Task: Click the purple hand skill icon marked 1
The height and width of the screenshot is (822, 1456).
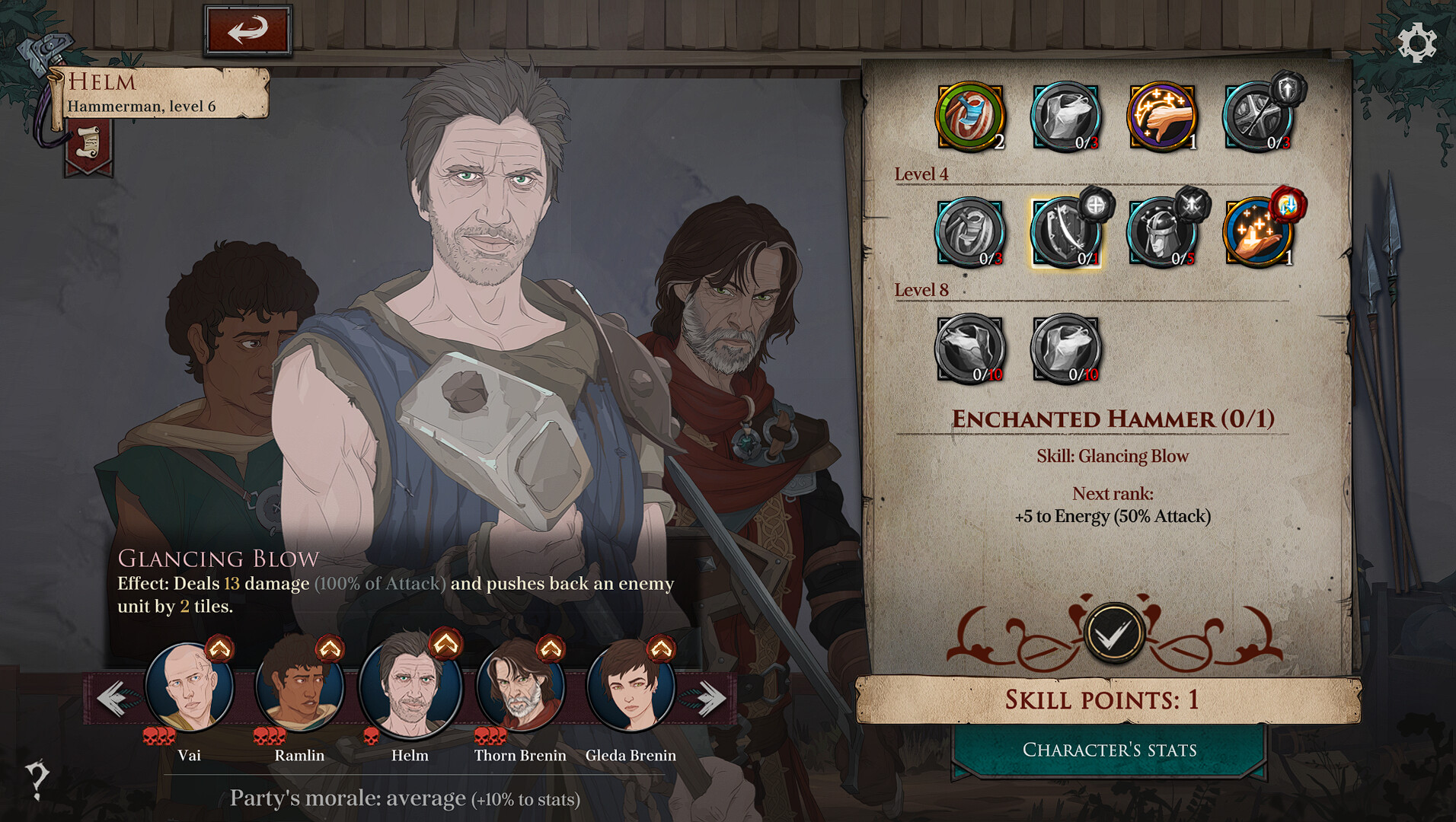Action: point(1162,116)
